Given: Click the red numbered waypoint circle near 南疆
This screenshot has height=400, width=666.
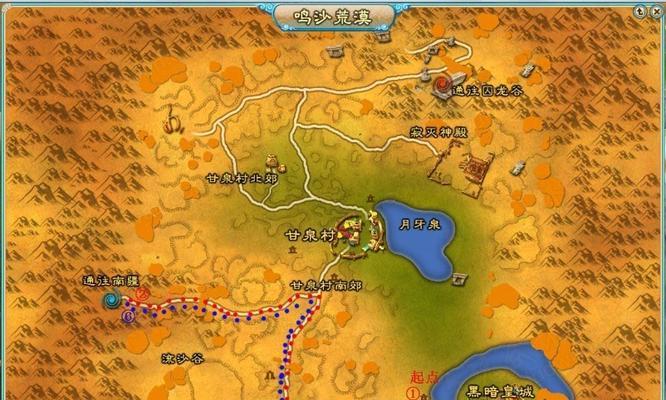Looking at the screenshot, I should tap(142, 295).
